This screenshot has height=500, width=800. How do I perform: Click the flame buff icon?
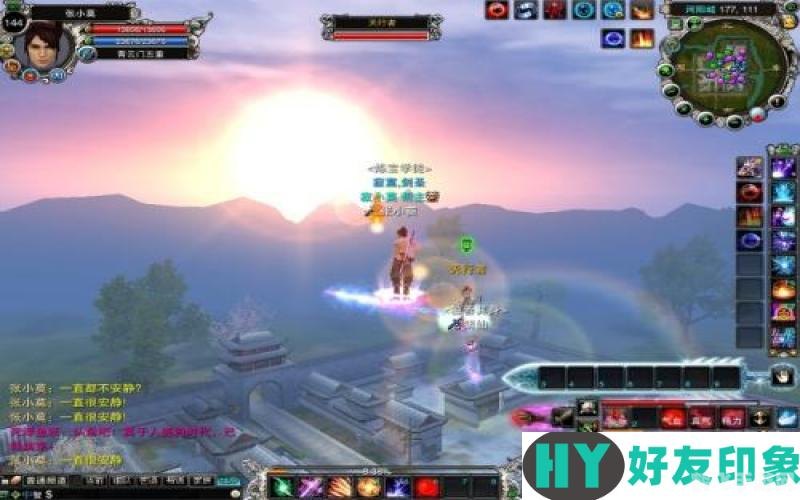[642, 39]
